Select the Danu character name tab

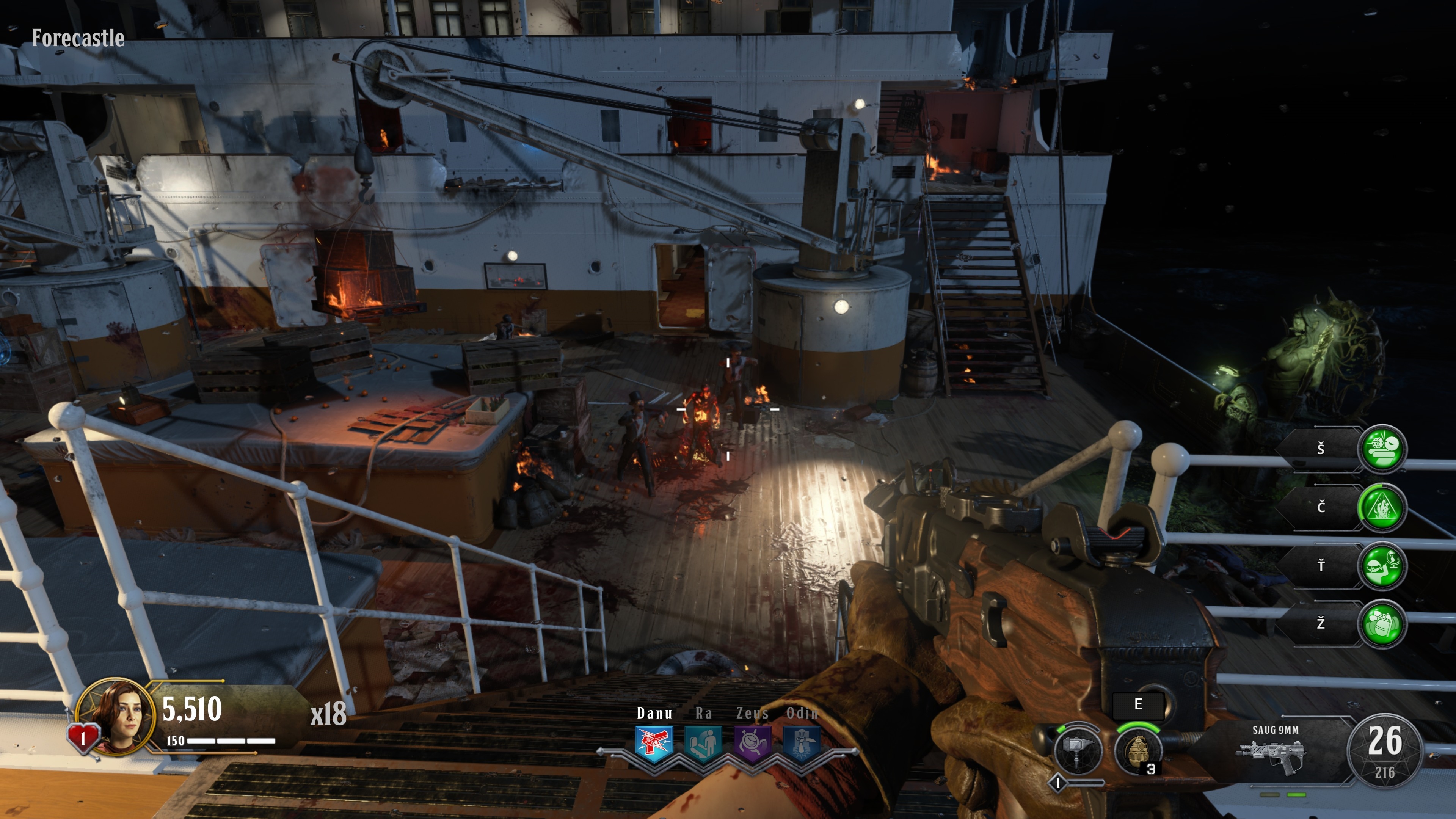[654, 713]
